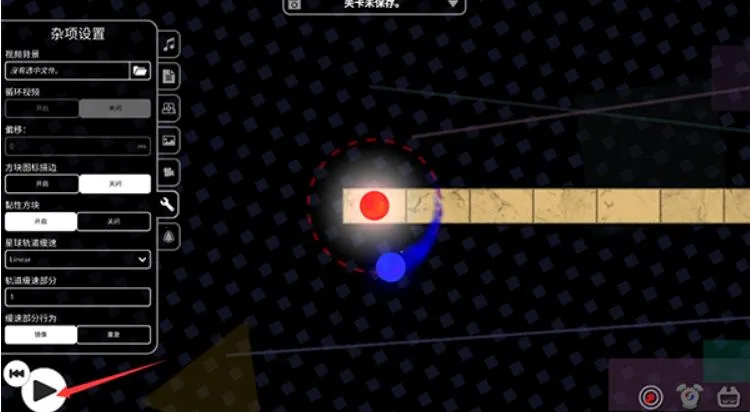This screenshot has width=750, height=412.
Task: Switch to the picture background settings tab
Action: [170, 140]
